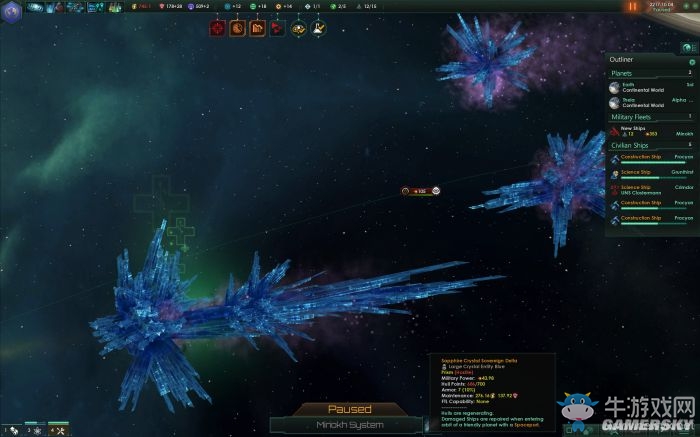Click the Paused banner to resume
Image resolution: width=700 pixels, height=437 pixels.
click(350, 409)
